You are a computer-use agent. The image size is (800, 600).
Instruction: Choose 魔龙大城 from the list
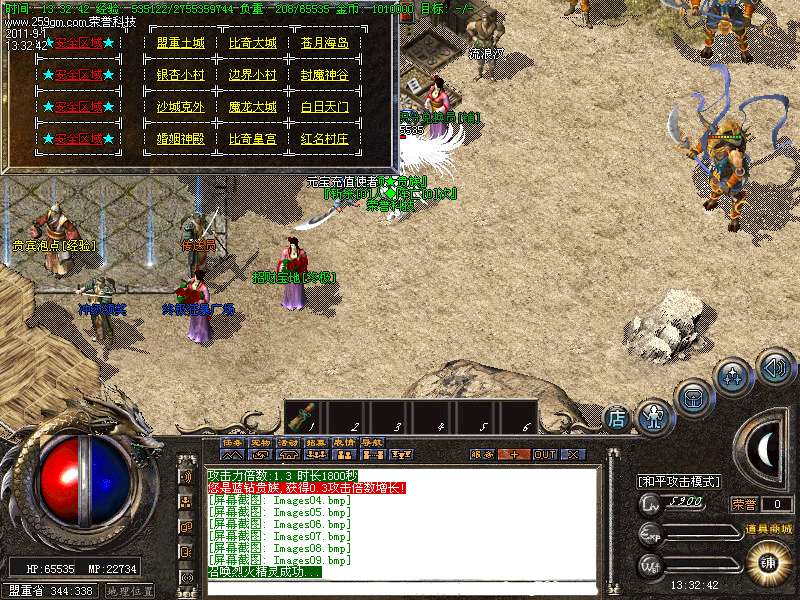click(252, 107)
